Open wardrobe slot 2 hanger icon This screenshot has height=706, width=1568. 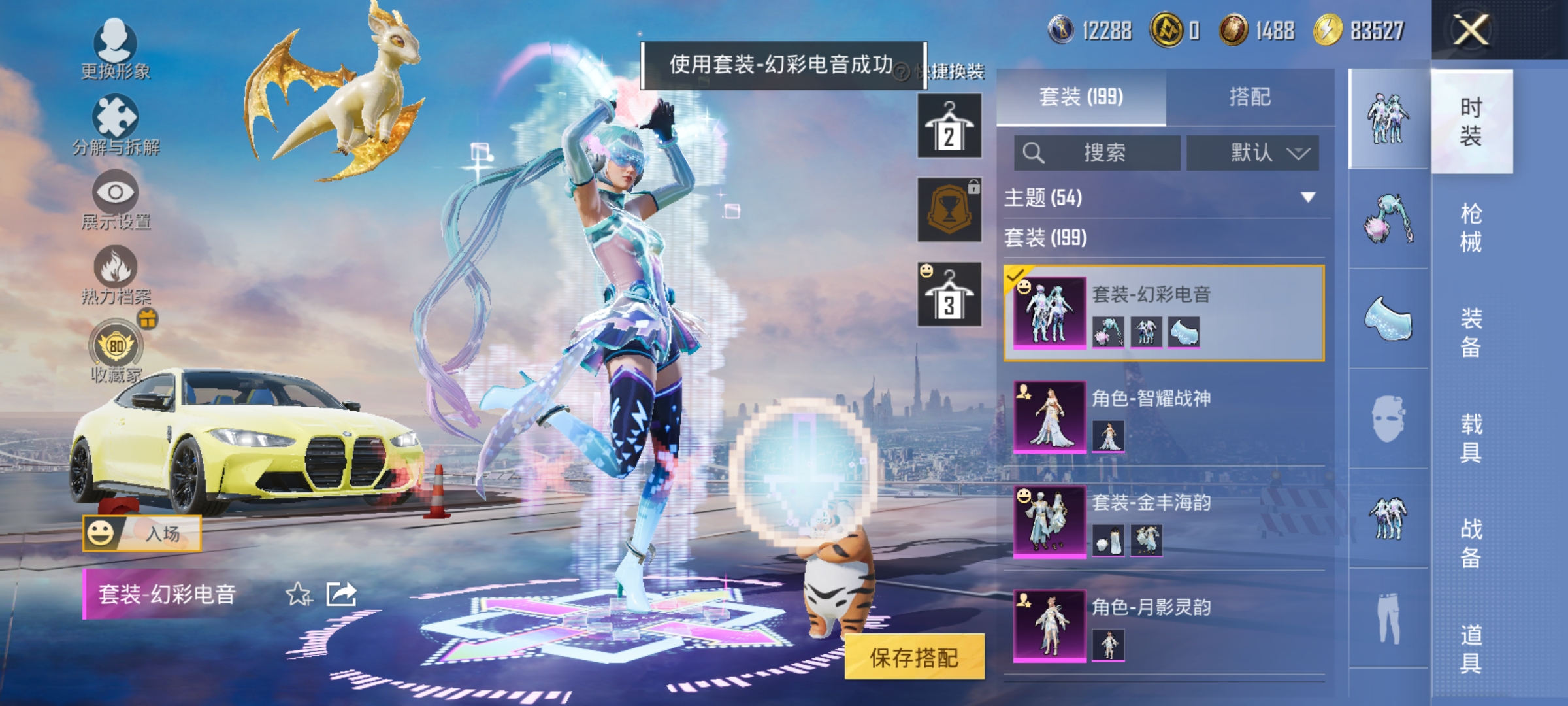tap(949, 124)
